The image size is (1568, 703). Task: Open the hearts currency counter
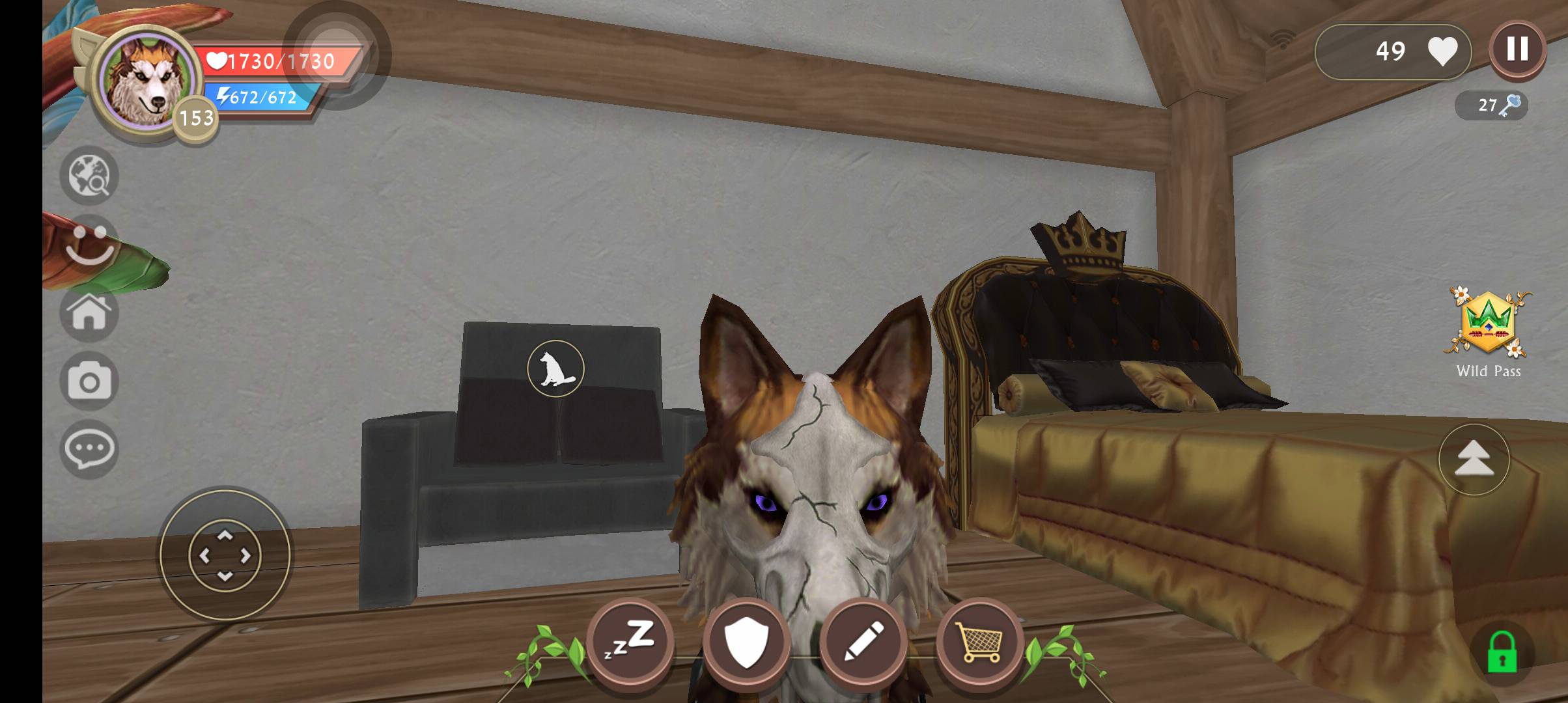[x=1393, y=51]
